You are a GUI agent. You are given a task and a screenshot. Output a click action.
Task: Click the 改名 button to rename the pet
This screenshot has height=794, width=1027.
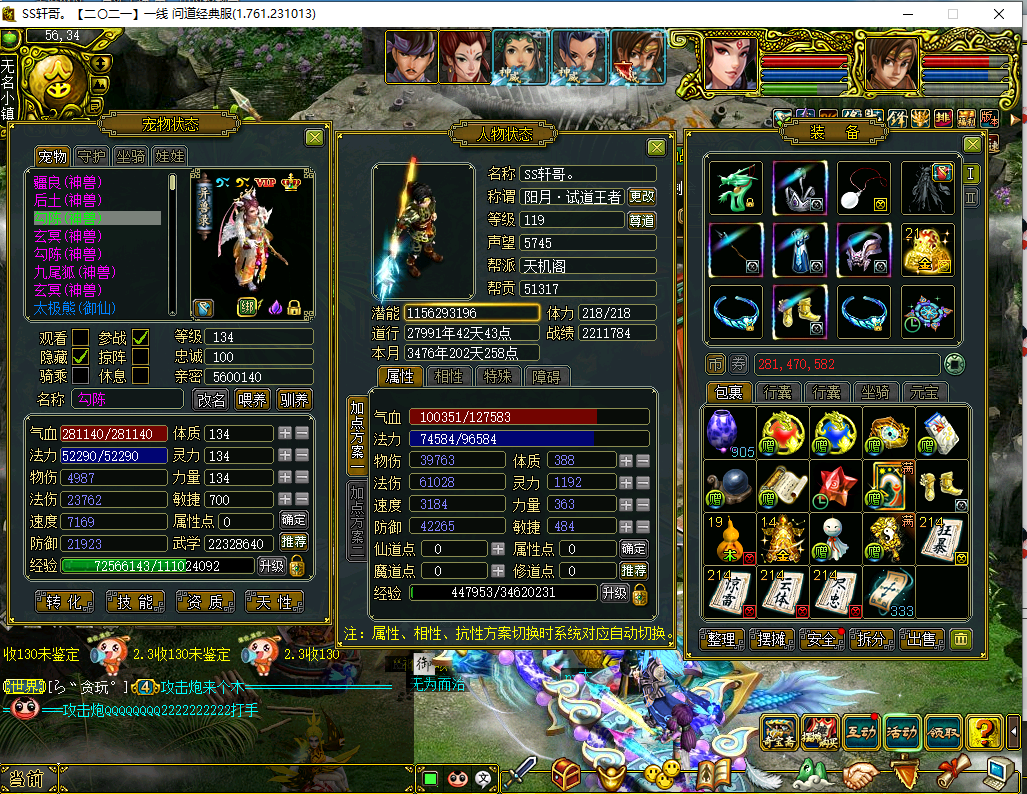point(211,400)
